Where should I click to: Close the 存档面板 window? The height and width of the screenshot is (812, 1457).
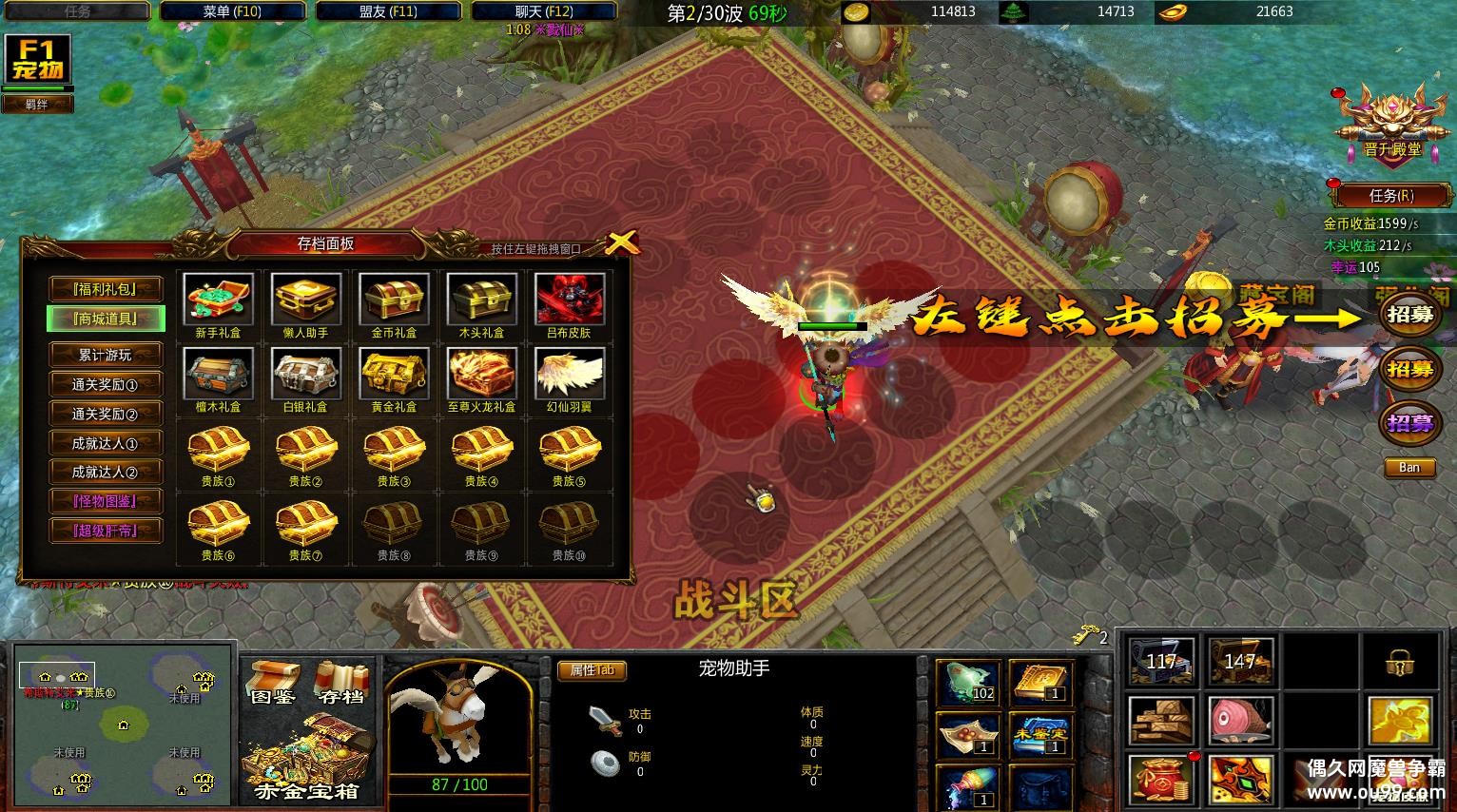point(620,242)
